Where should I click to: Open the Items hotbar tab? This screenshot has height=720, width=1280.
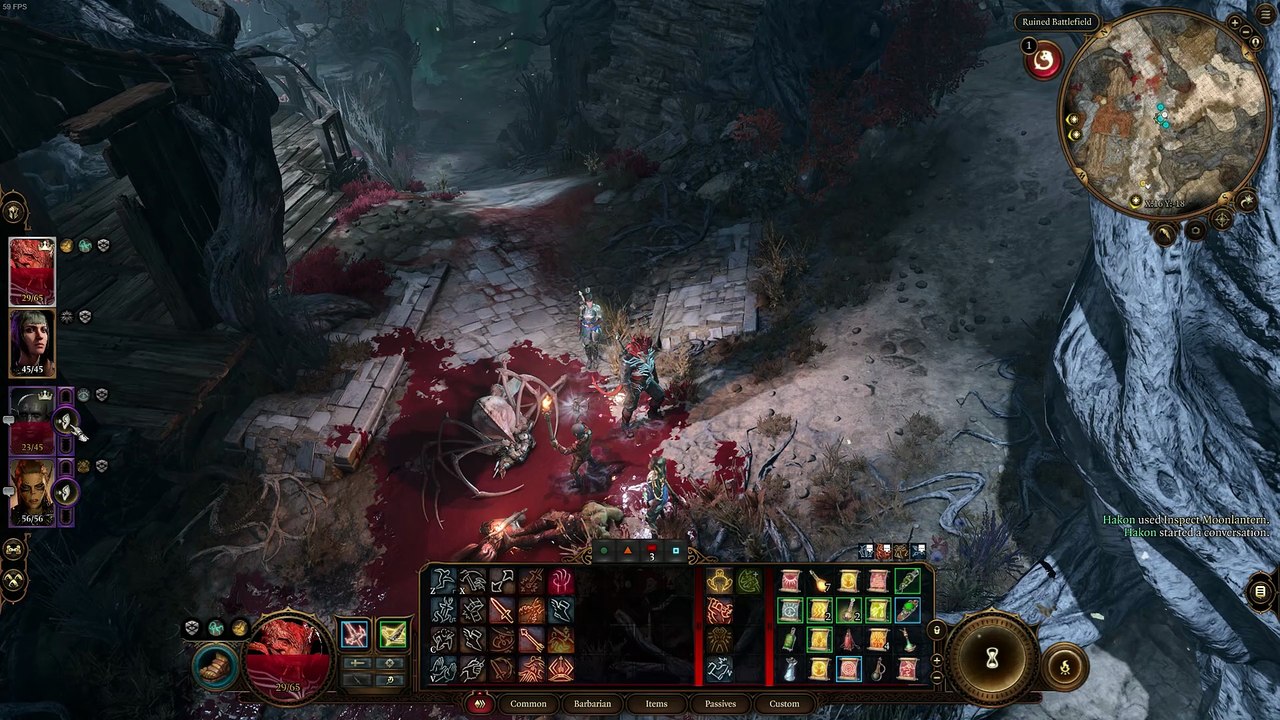pyautogui.click(x=656, y=704)
